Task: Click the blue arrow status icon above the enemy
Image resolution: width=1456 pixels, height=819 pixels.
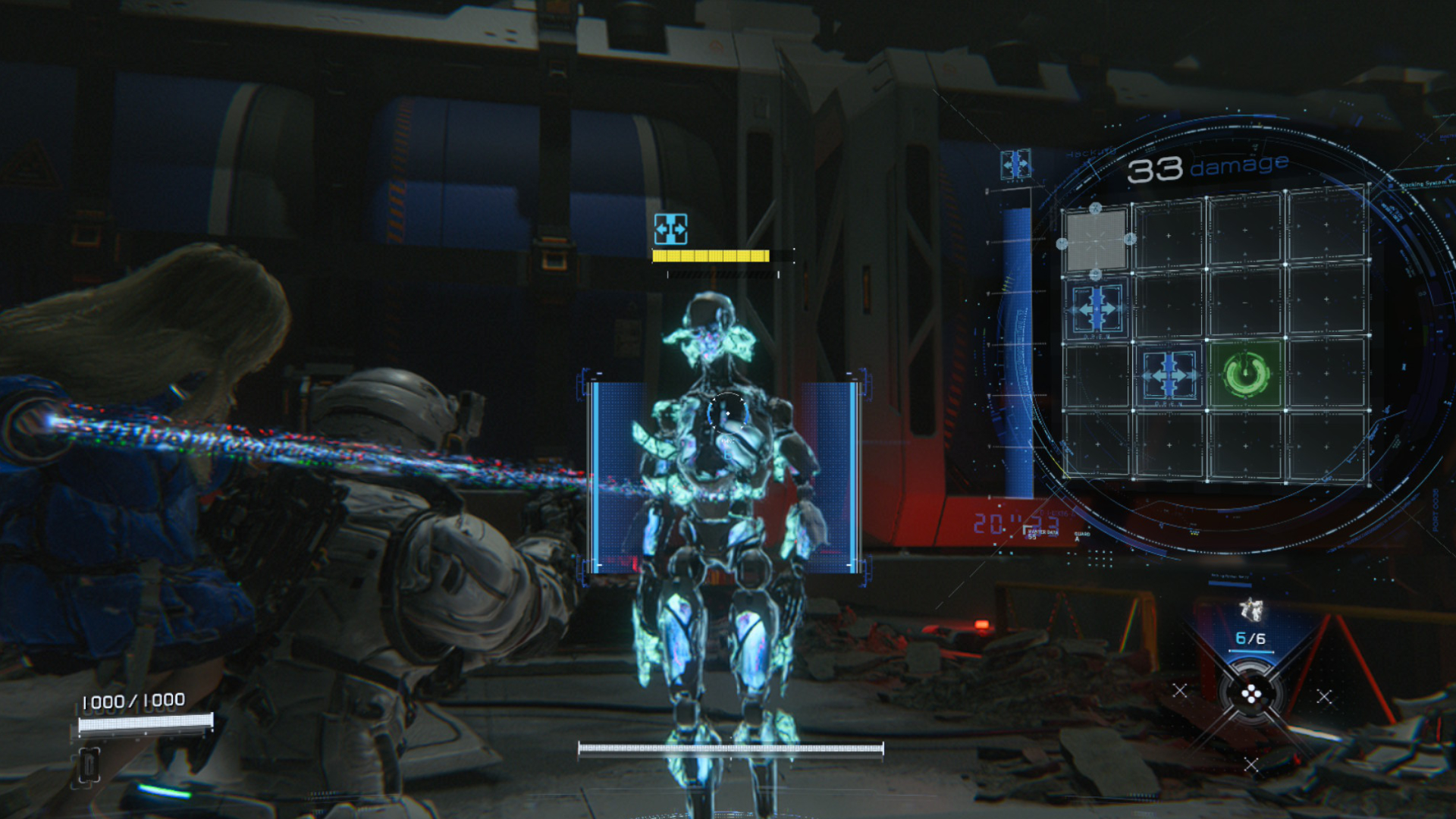Action: (670, 228)
